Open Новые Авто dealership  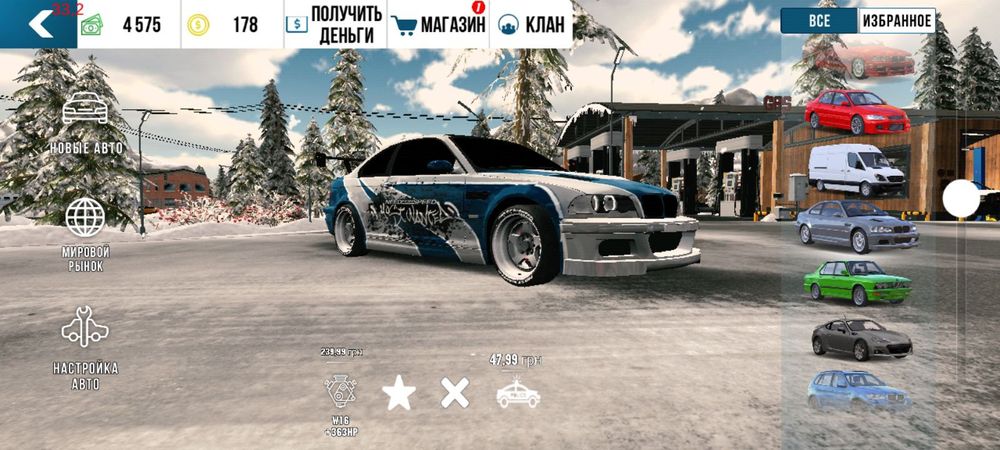86,122
